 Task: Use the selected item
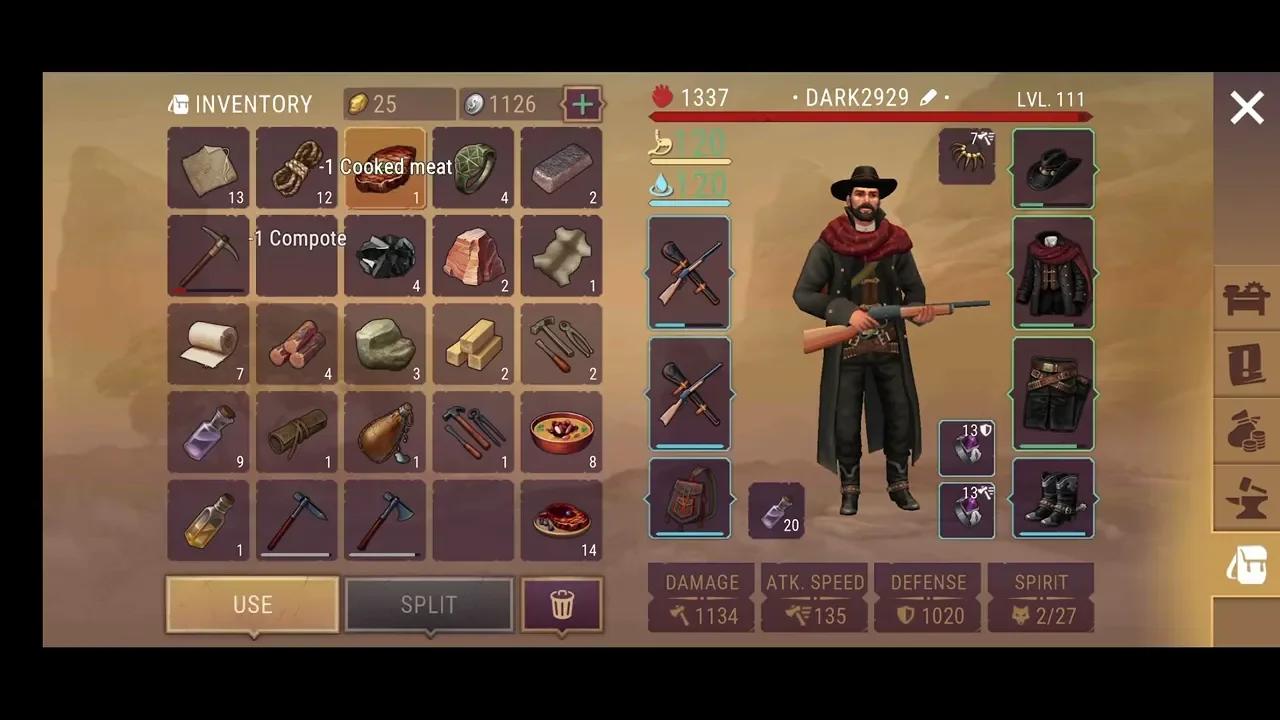pos(252,604)
